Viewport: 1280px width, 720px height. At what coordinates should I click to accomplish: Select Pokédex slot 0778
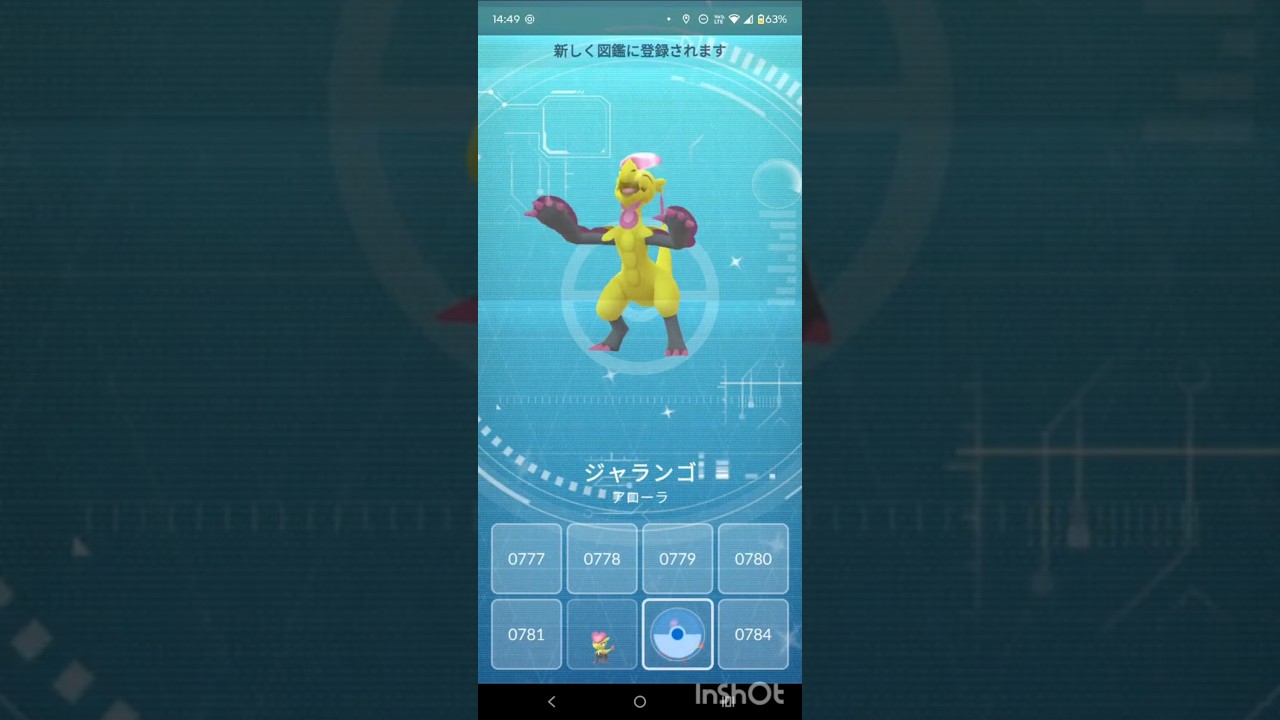coord(601,559)
